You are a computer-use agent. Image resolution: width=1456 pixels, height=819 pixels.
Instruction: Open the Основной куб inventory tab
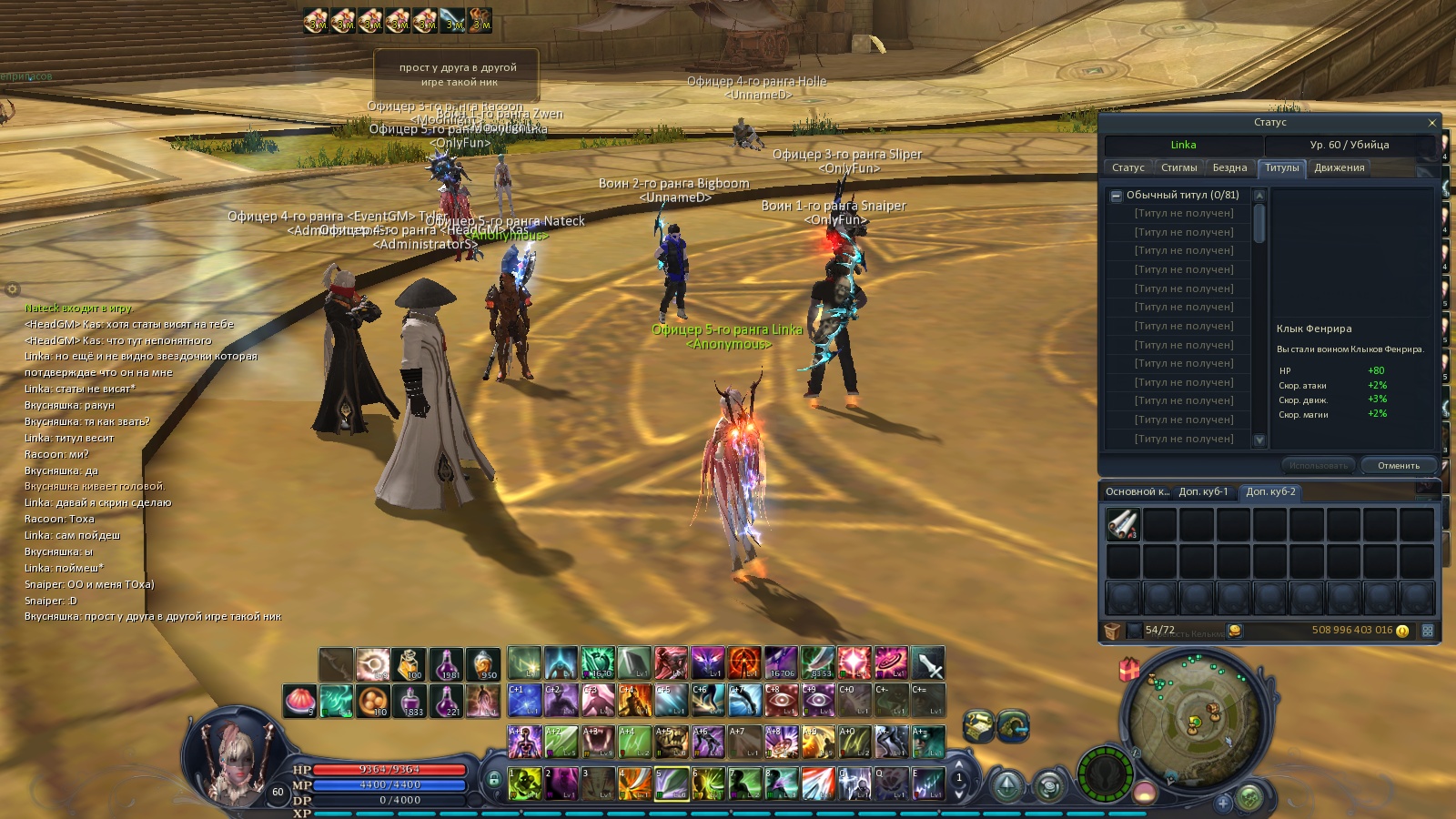(1137, 492)
